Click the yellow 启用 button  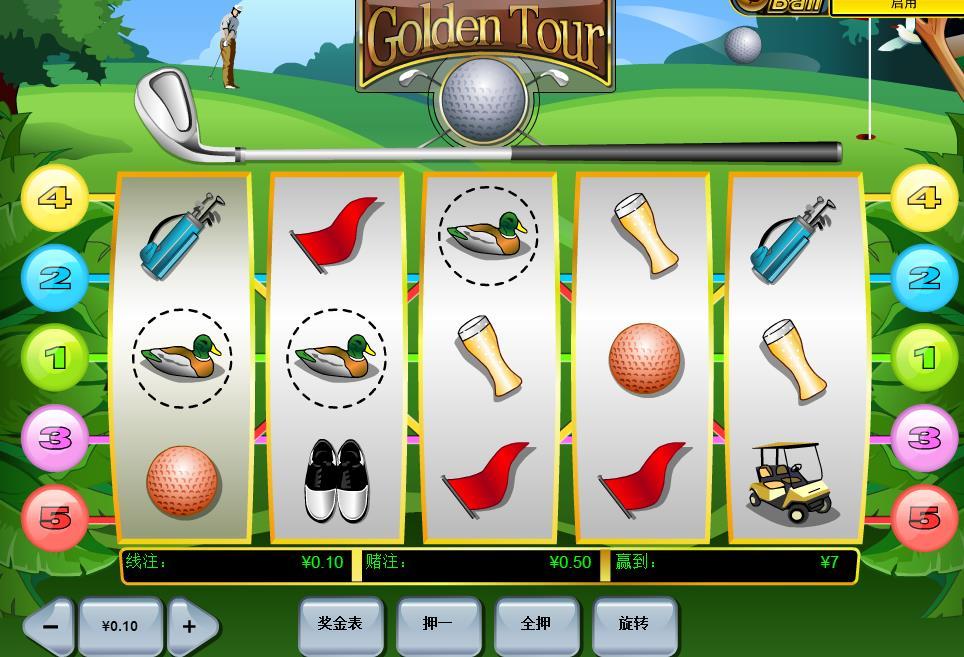(x=895, y=6)
